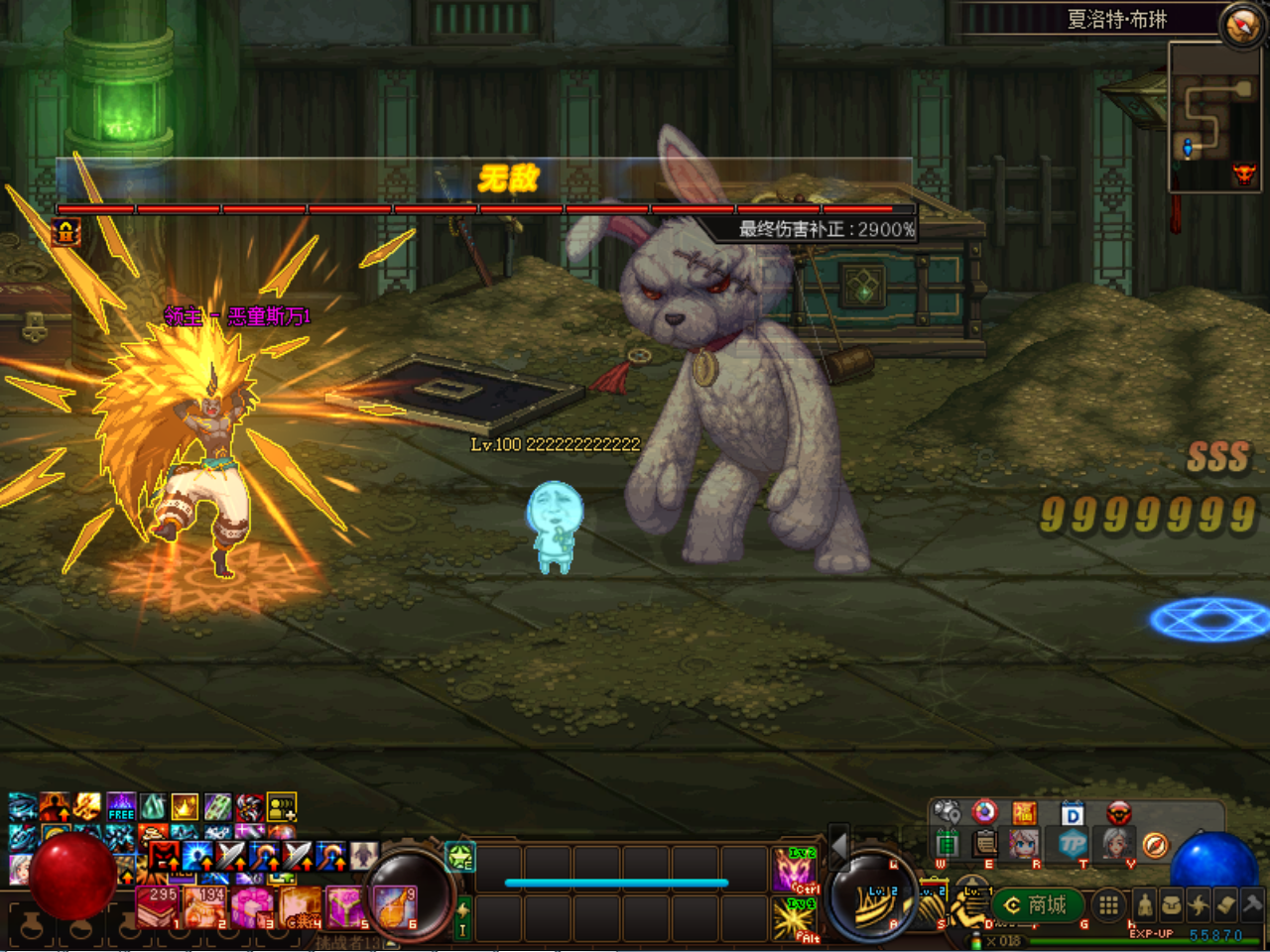Click the hammer forge icon
The height and width of the screenshot is (952, 1270).
[1252, 904]
